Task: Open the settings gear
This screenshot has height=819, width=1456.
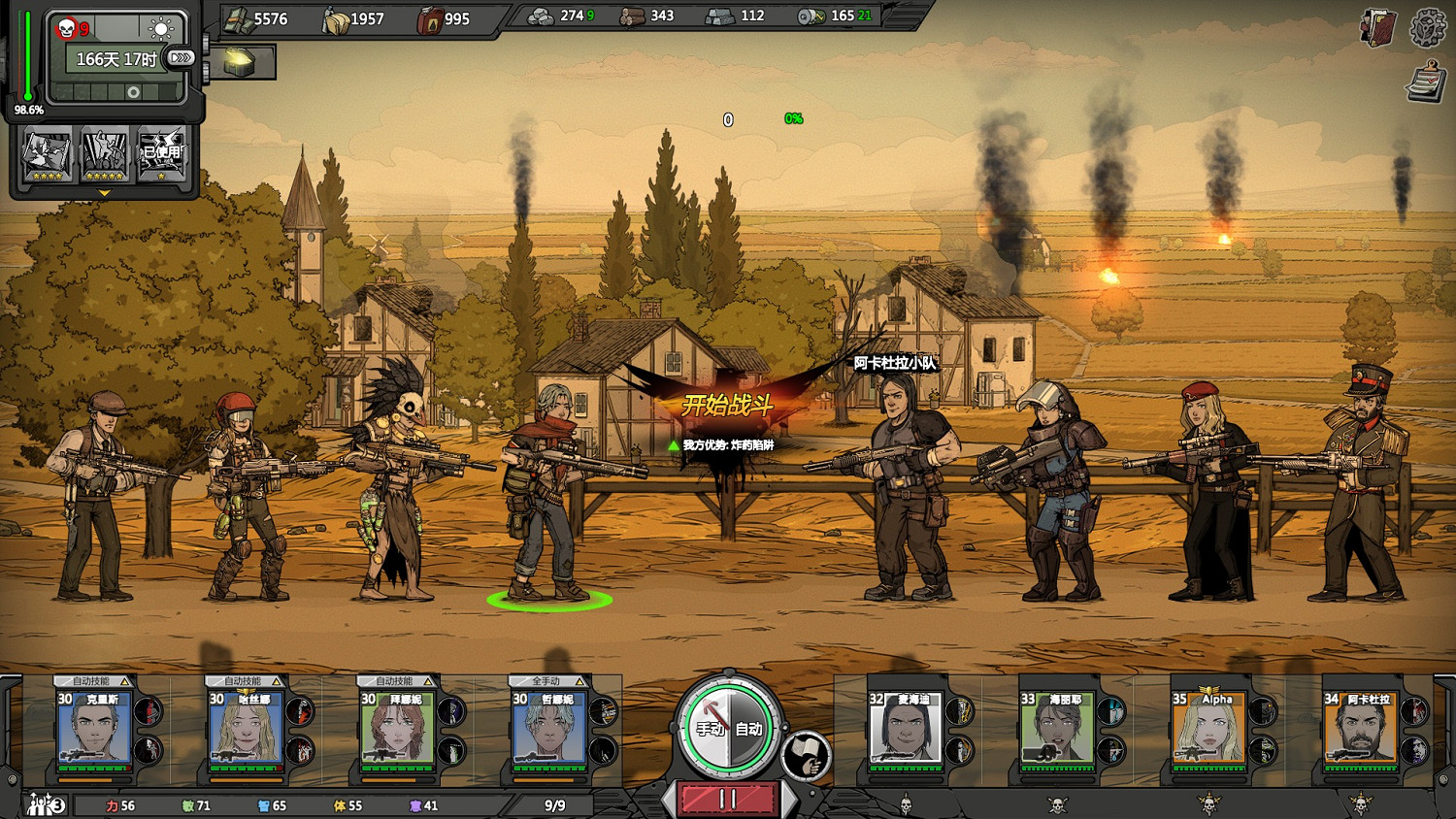Action: coord(1428,28)
